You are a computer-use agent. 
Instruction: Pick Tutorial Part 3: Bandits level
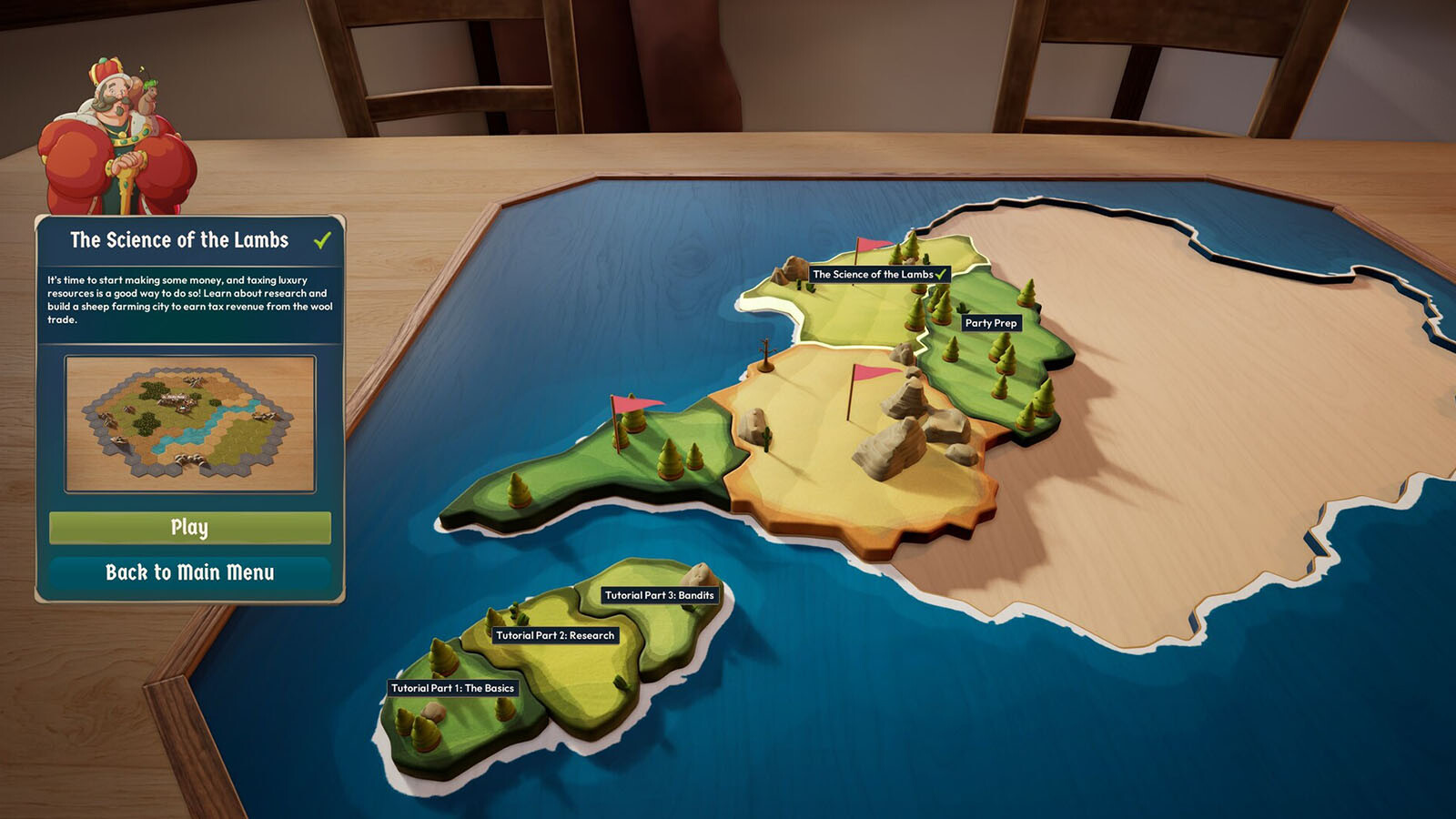660,595
